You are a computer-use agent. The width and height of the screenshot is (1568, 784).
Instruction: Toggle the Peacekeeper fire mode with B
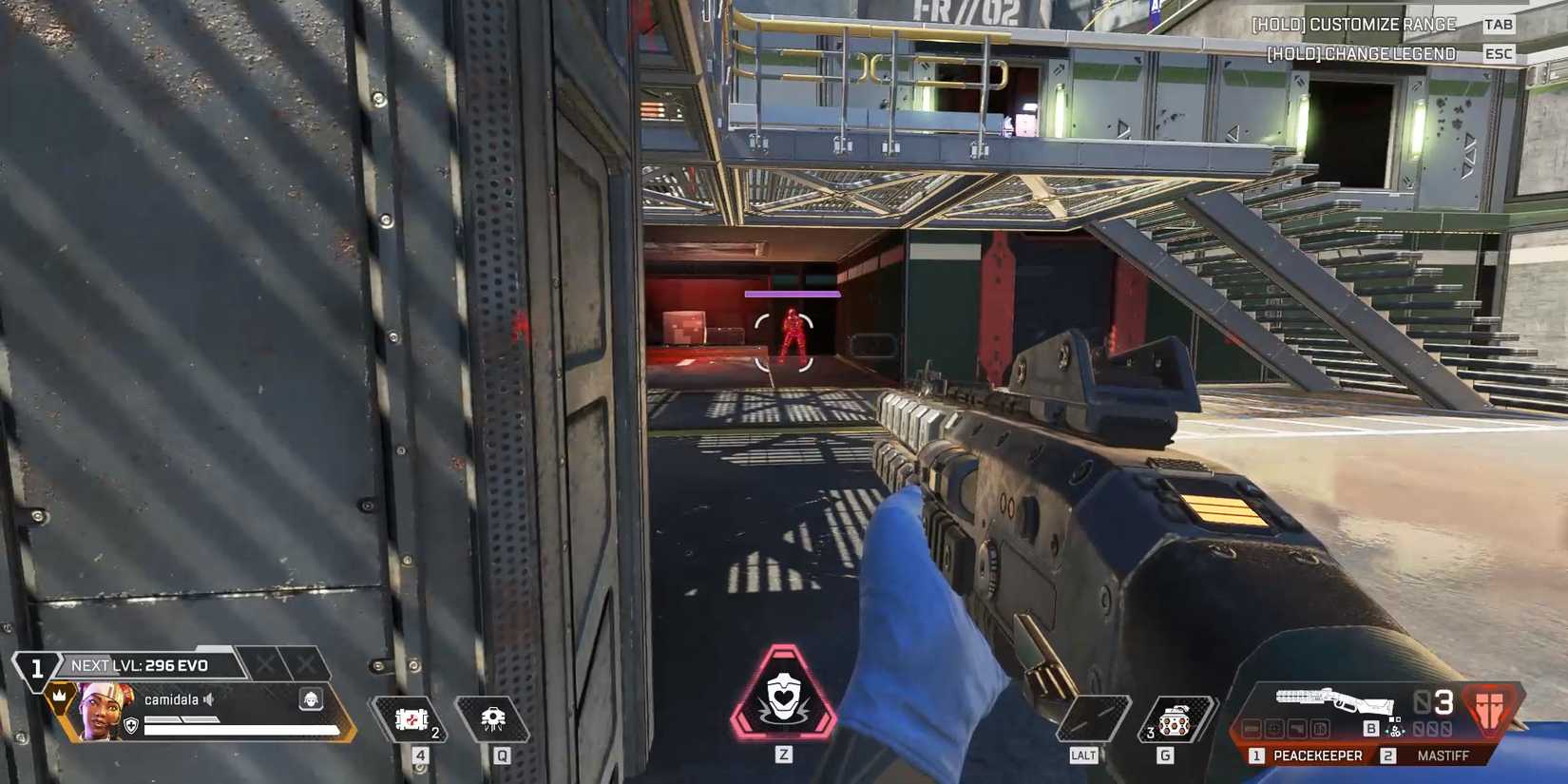(1370, 728)
